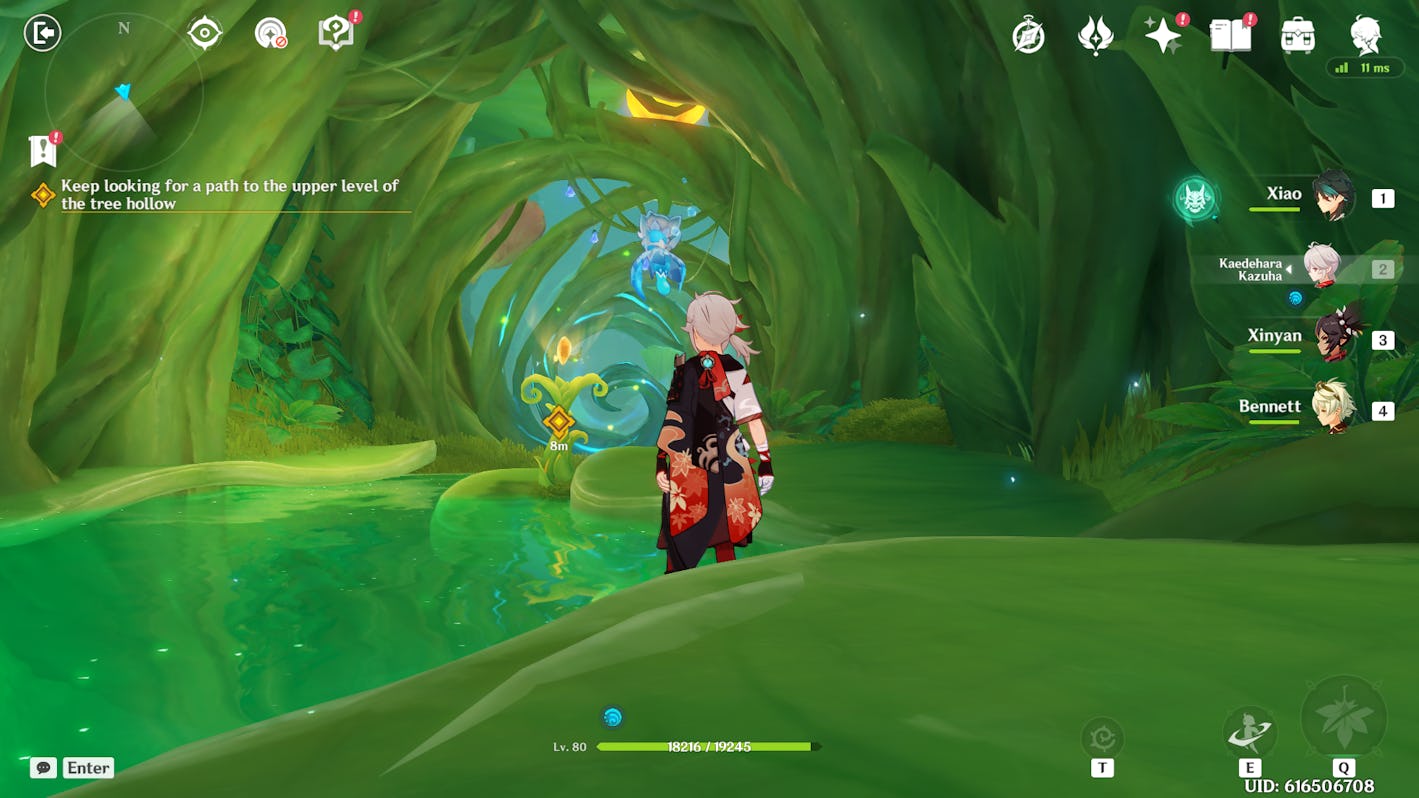Switch to Xiao in the party
The image size is (1419, 798).
[x=1331, y=196]
